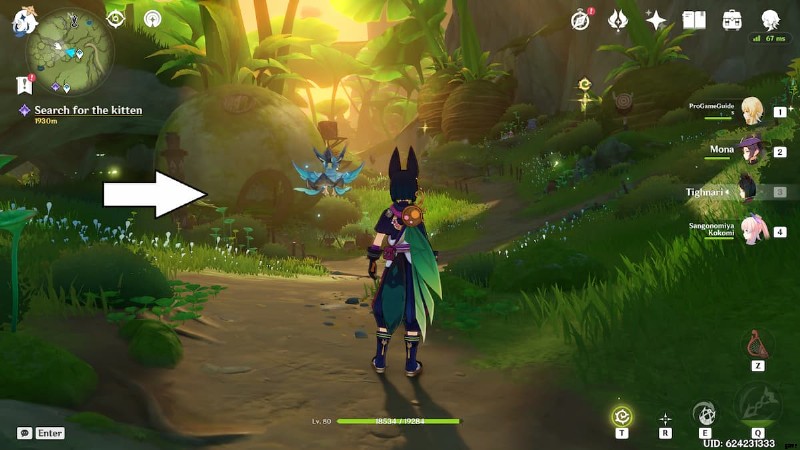Use the red net gadget icon
Viewport: 800px width, 450px height.
coord(757,345)
